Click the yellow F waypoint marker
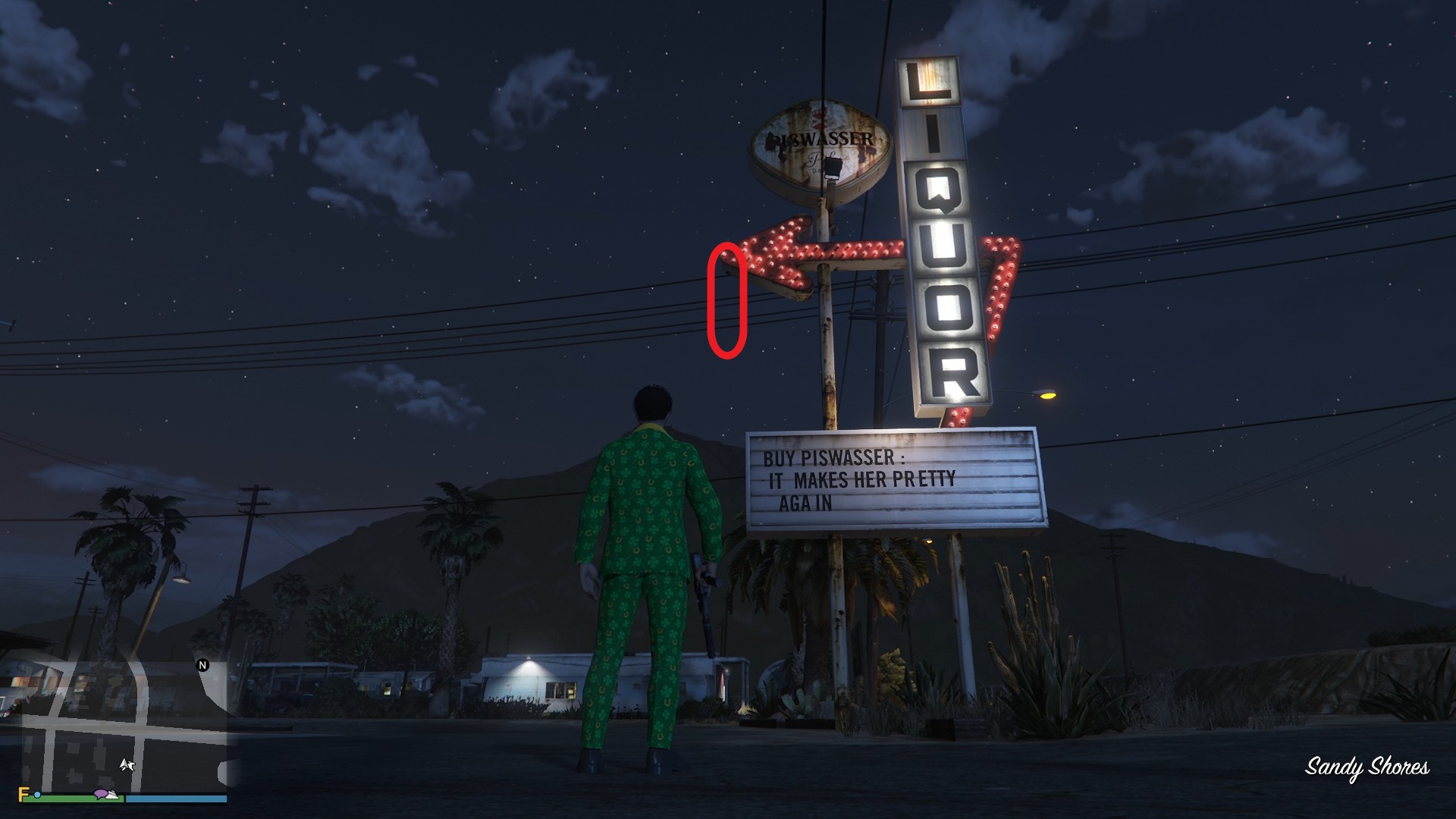The image size is (1456, 819). pyautogui.click(x=21, y=794)
